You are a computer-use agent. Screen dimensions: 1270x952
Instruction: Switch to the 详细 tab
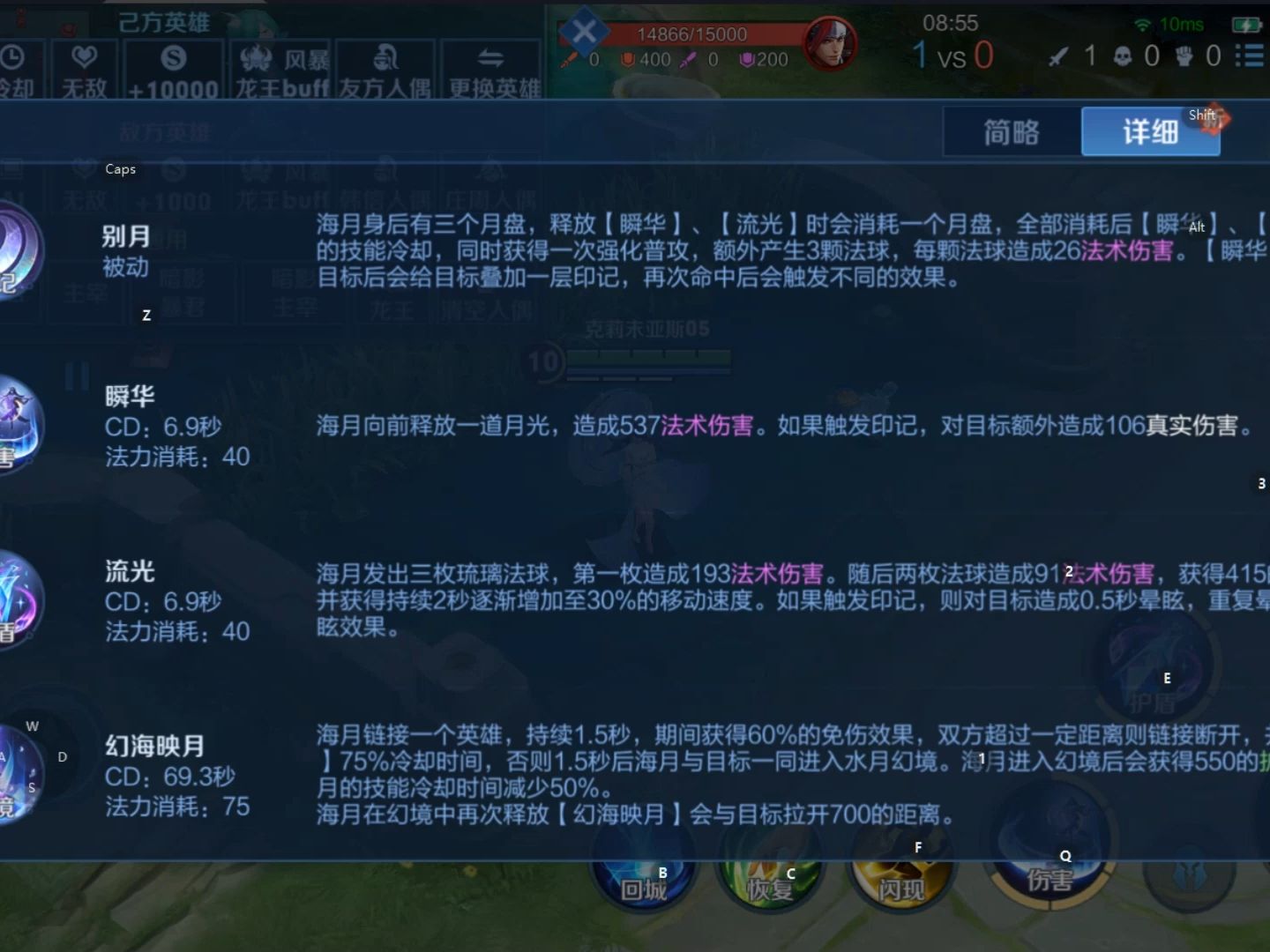pos(1149,130)
